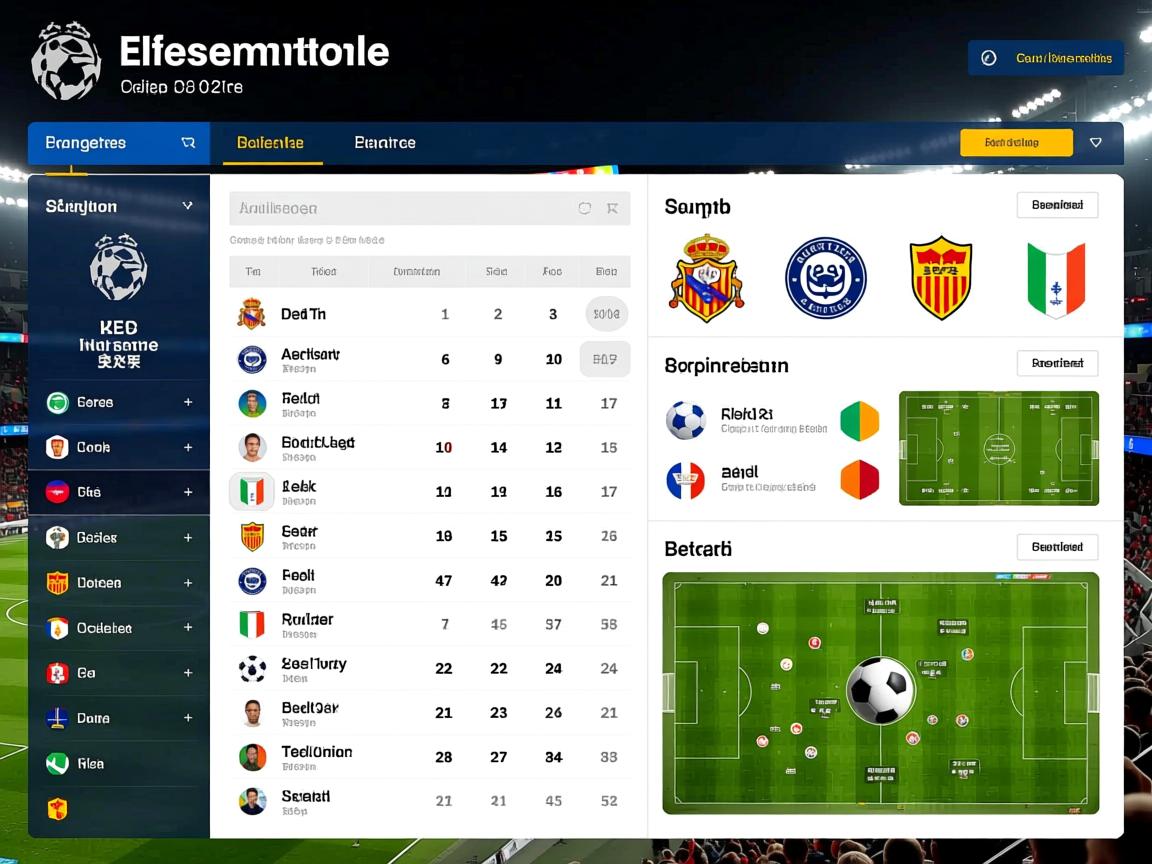Viewport: 1152px width, 864px height.
Task: Select the green, white and red flag crest
Action: click(1056, 278)
